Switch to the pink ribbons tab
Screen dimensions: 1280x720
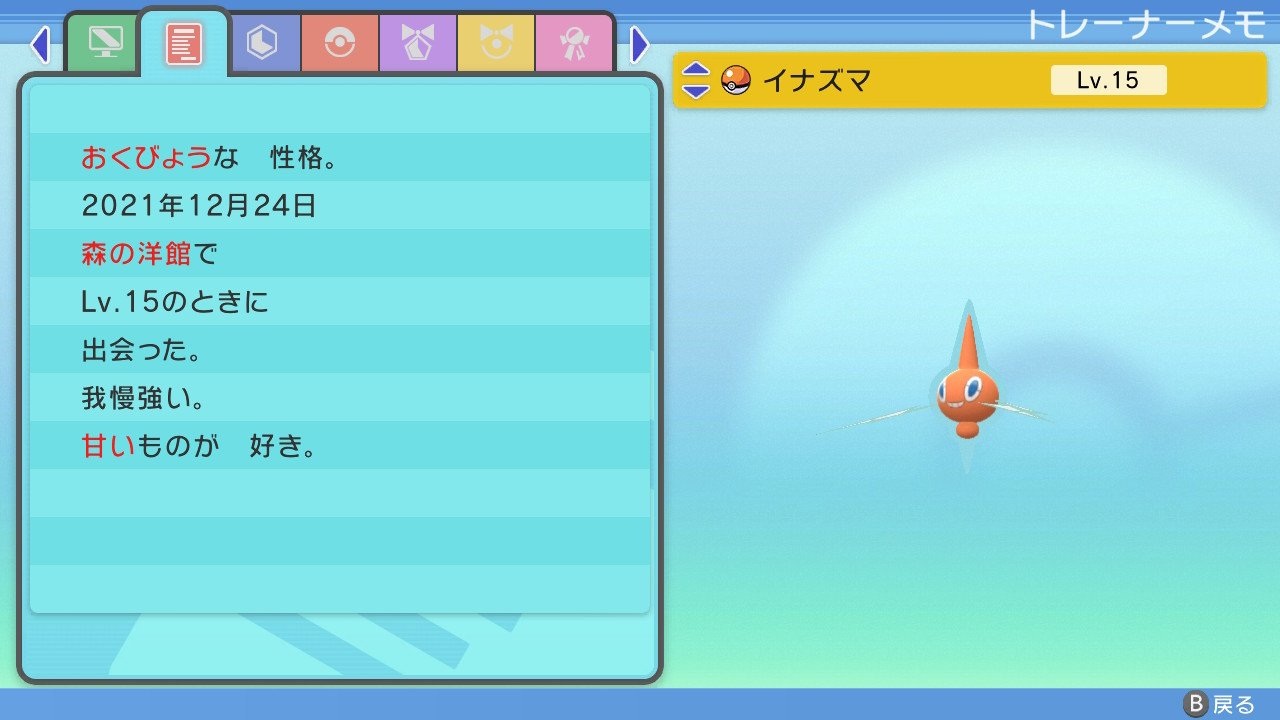[x=572, y=43]
